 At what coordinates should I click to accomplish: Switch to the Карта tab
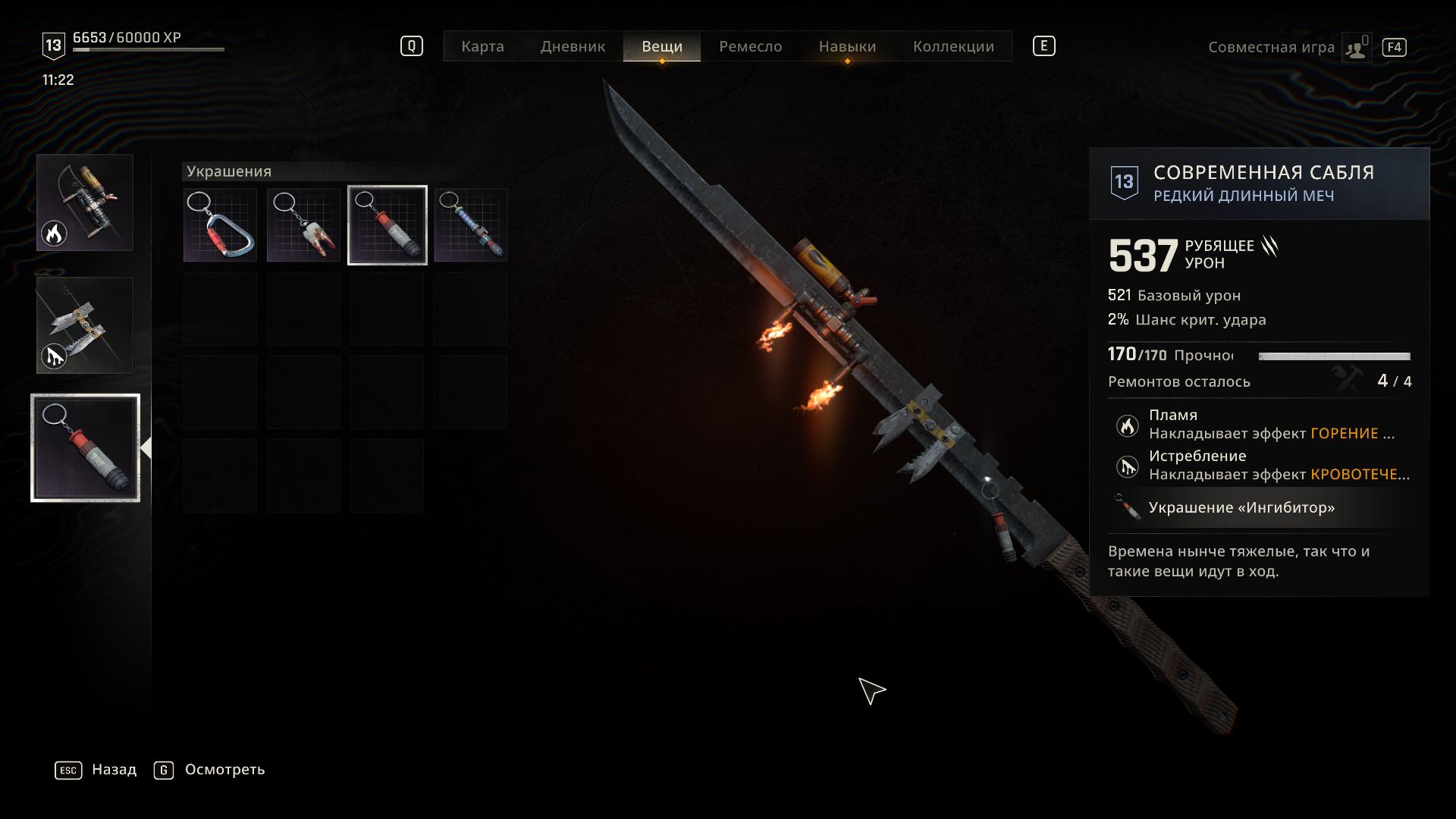(x=482, y=46)
